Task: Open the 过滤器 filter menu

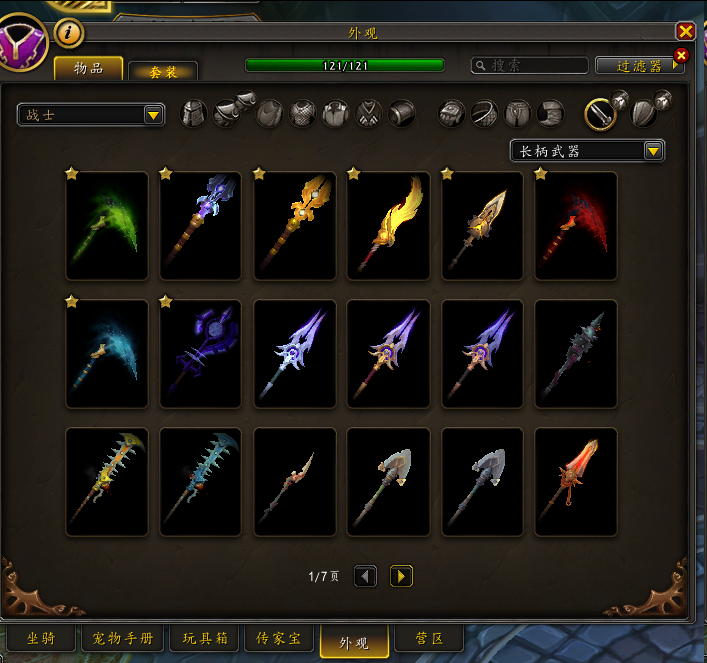Action: 640,65
